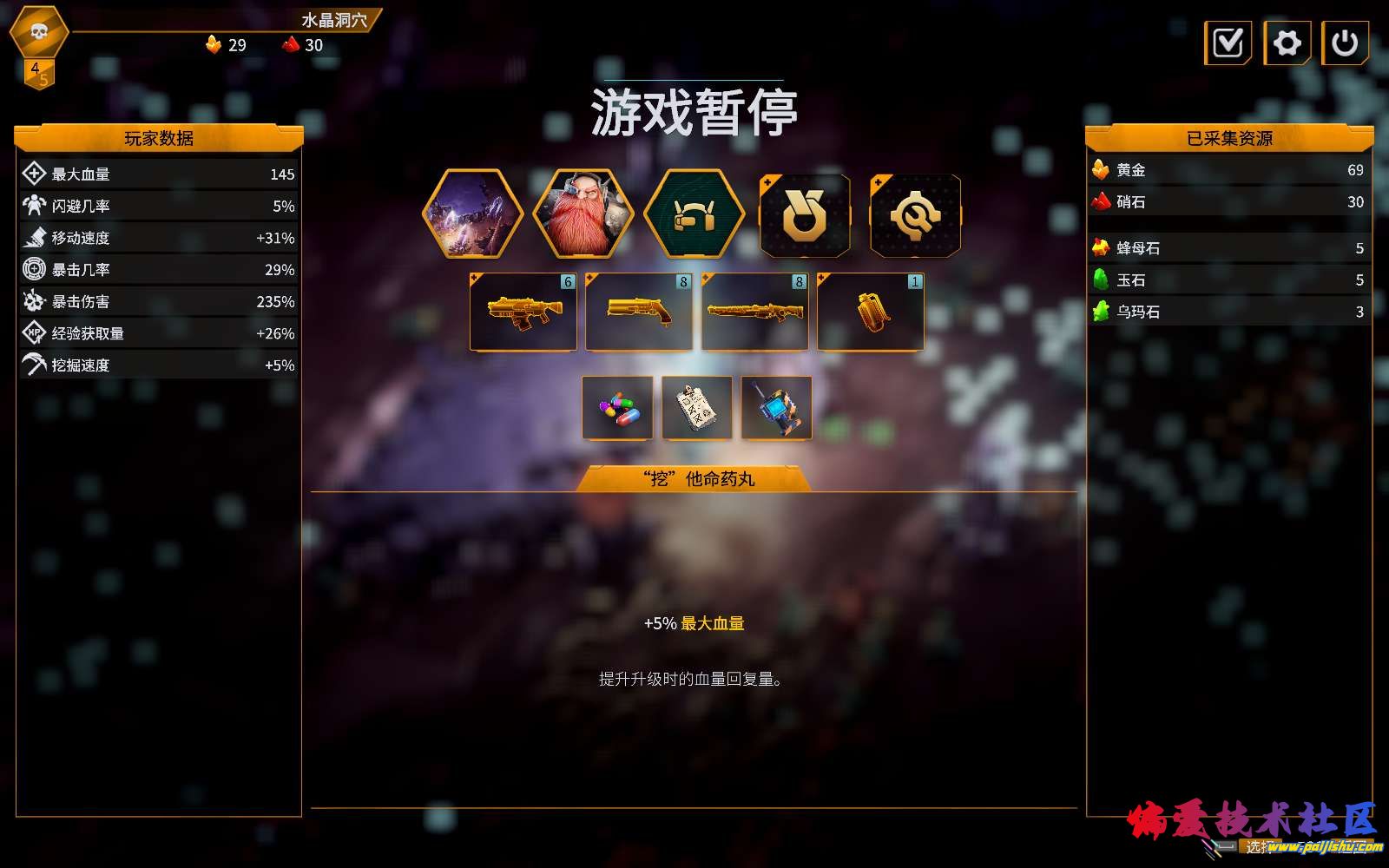The height and width of the screenshot is (868, 1389).
Task: Click the 黄金 gold resource icon
Action: (x=1101, y=171)
